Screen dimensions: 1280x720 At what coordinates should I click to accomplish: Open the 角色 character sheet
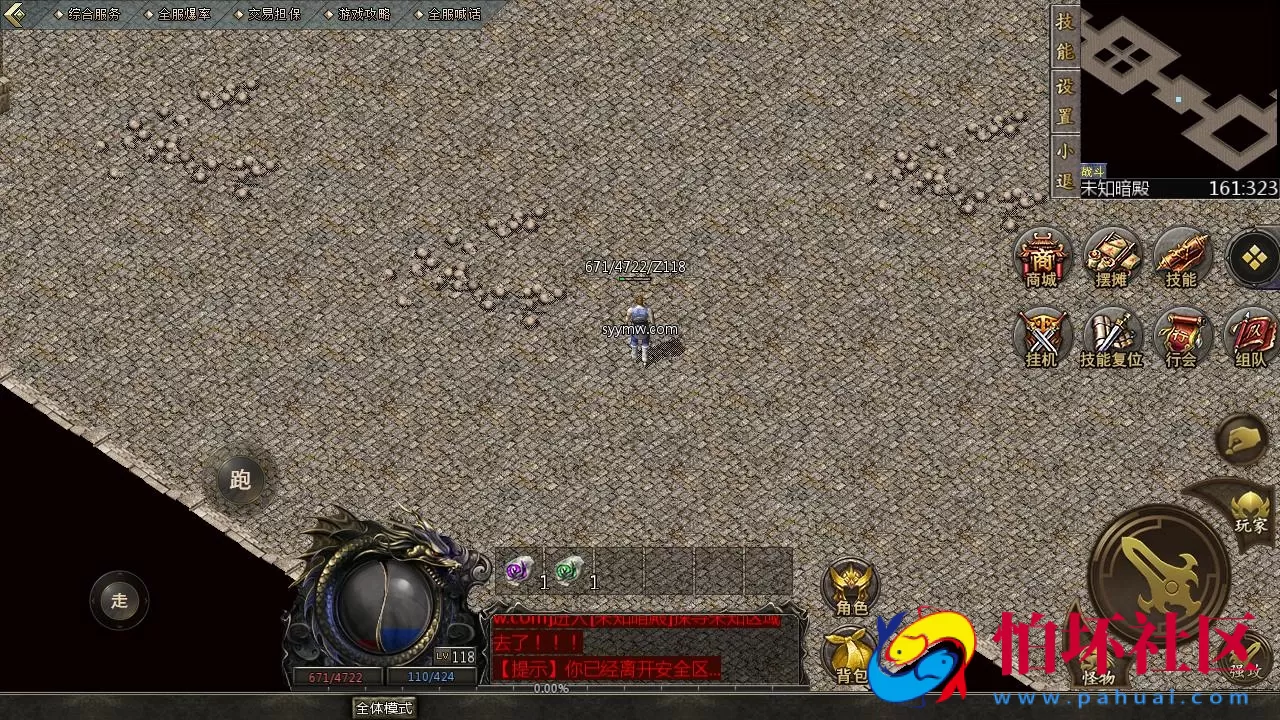[851, 588]
